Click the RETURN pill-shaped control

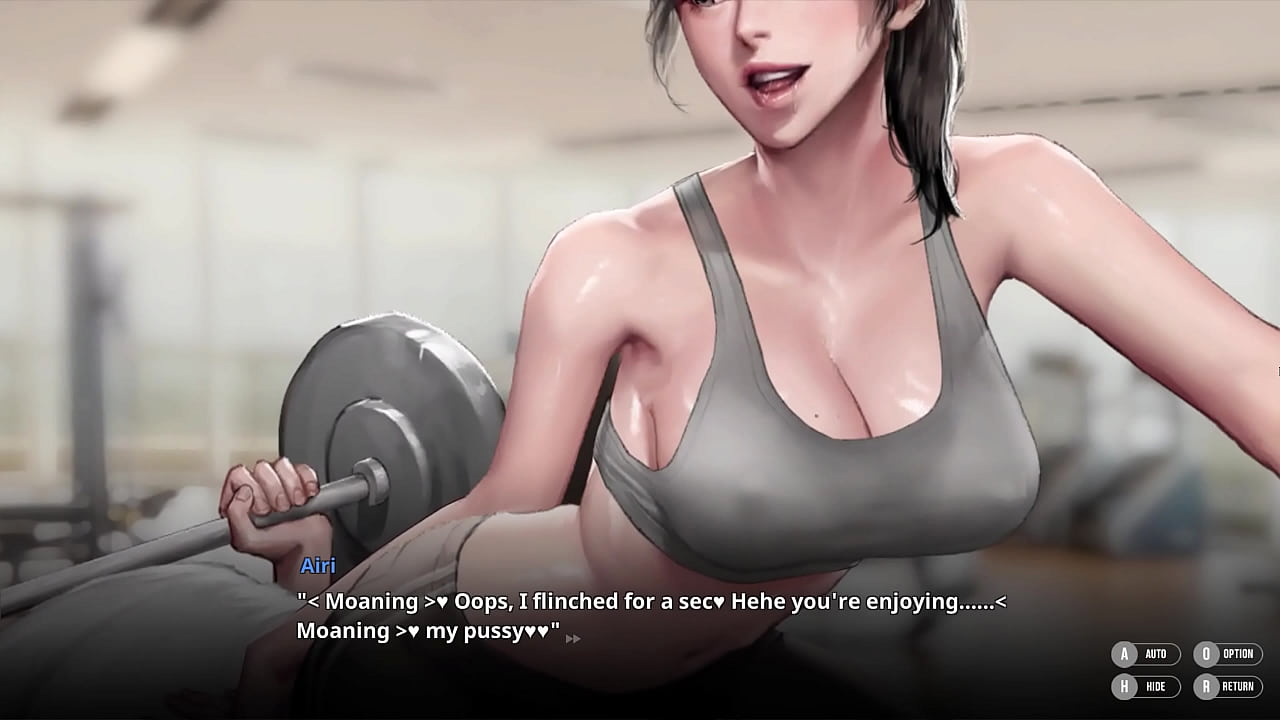point(1233,687)
